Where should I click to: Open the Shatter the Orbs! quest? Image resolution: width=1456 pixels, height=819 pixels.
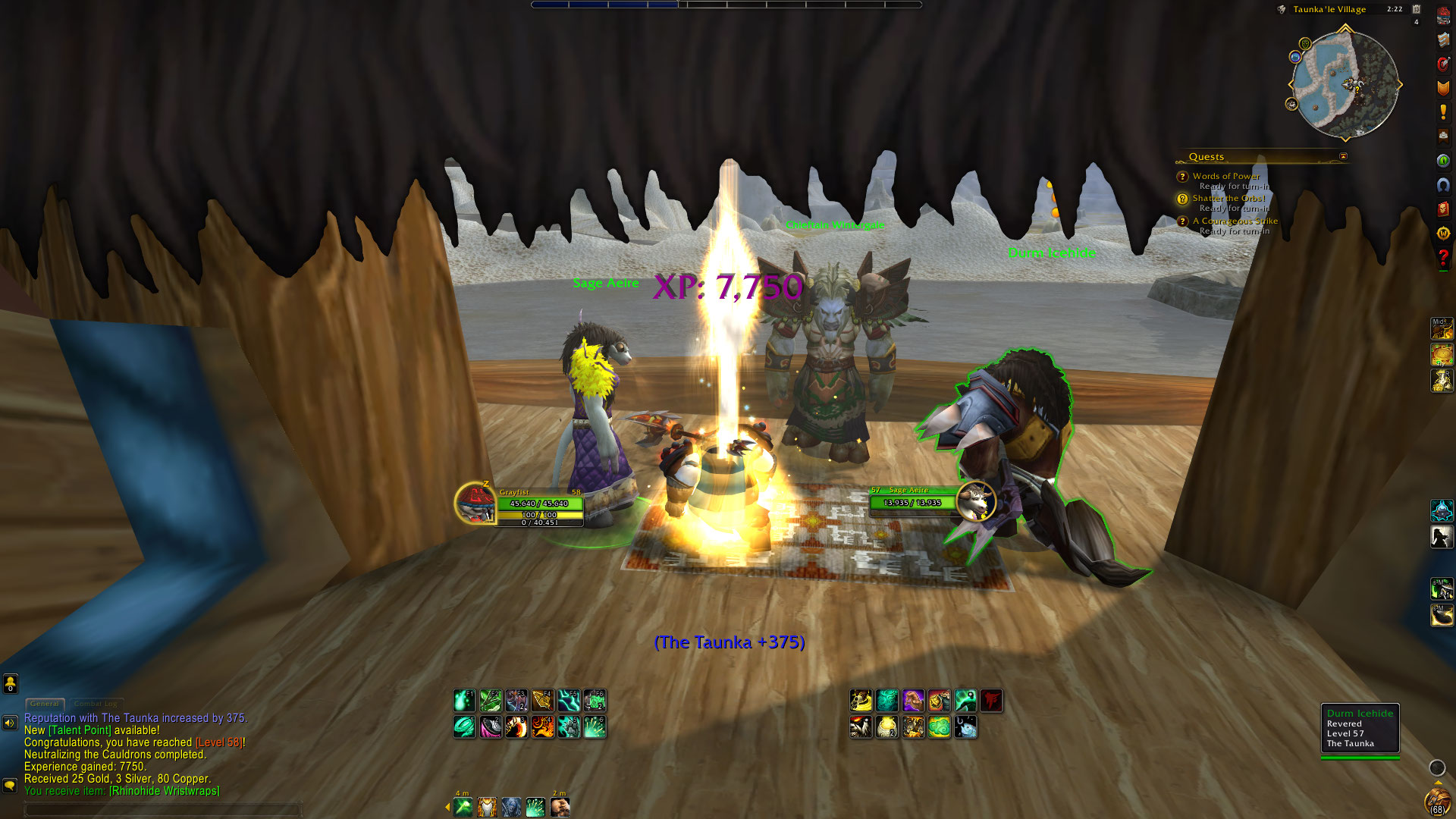(x=1228, y=199)
